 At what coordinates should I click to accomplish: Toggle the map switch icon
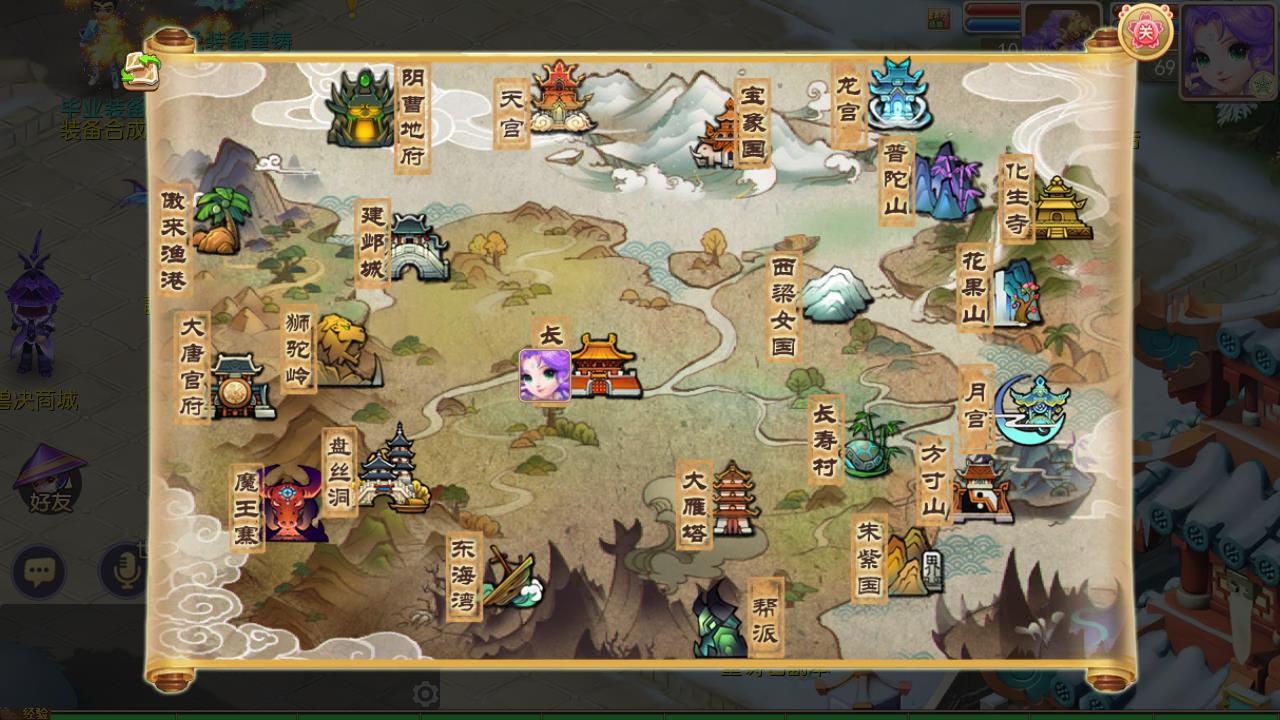pyautogui.click(x=141, y=72)
